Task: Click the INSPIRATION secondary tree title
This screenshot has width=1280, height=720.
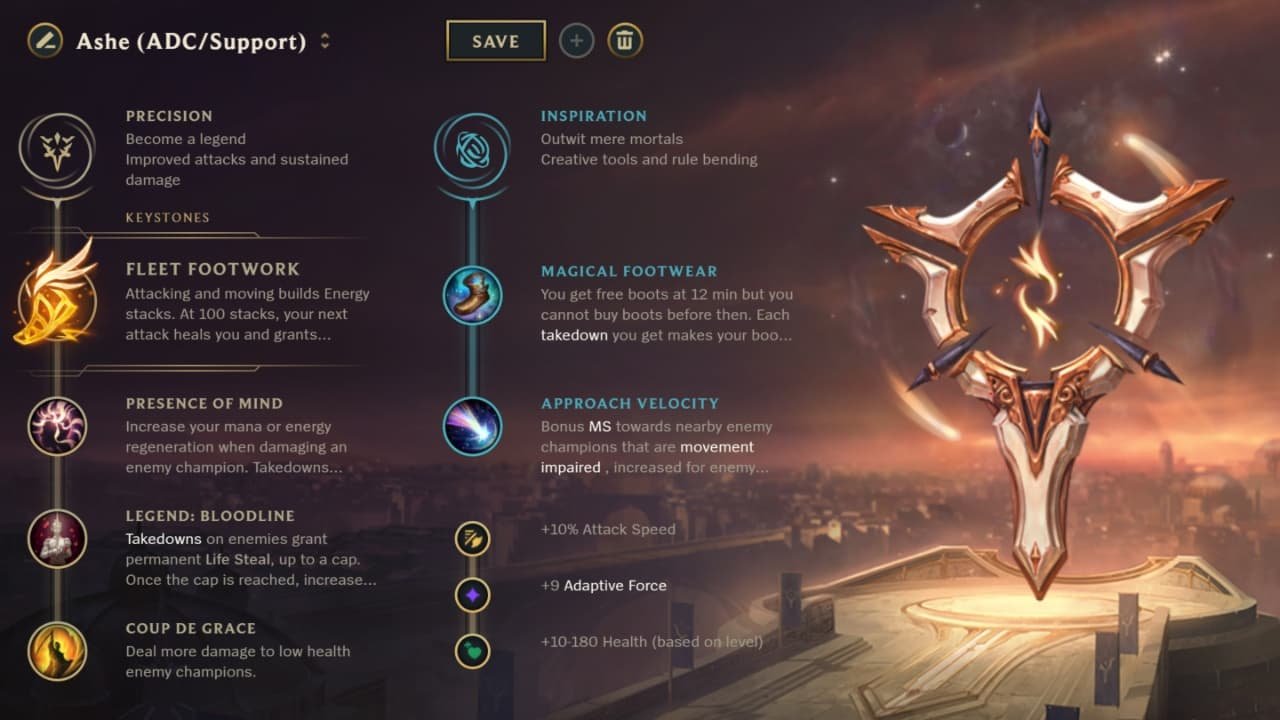Action: tap(594, 115)
